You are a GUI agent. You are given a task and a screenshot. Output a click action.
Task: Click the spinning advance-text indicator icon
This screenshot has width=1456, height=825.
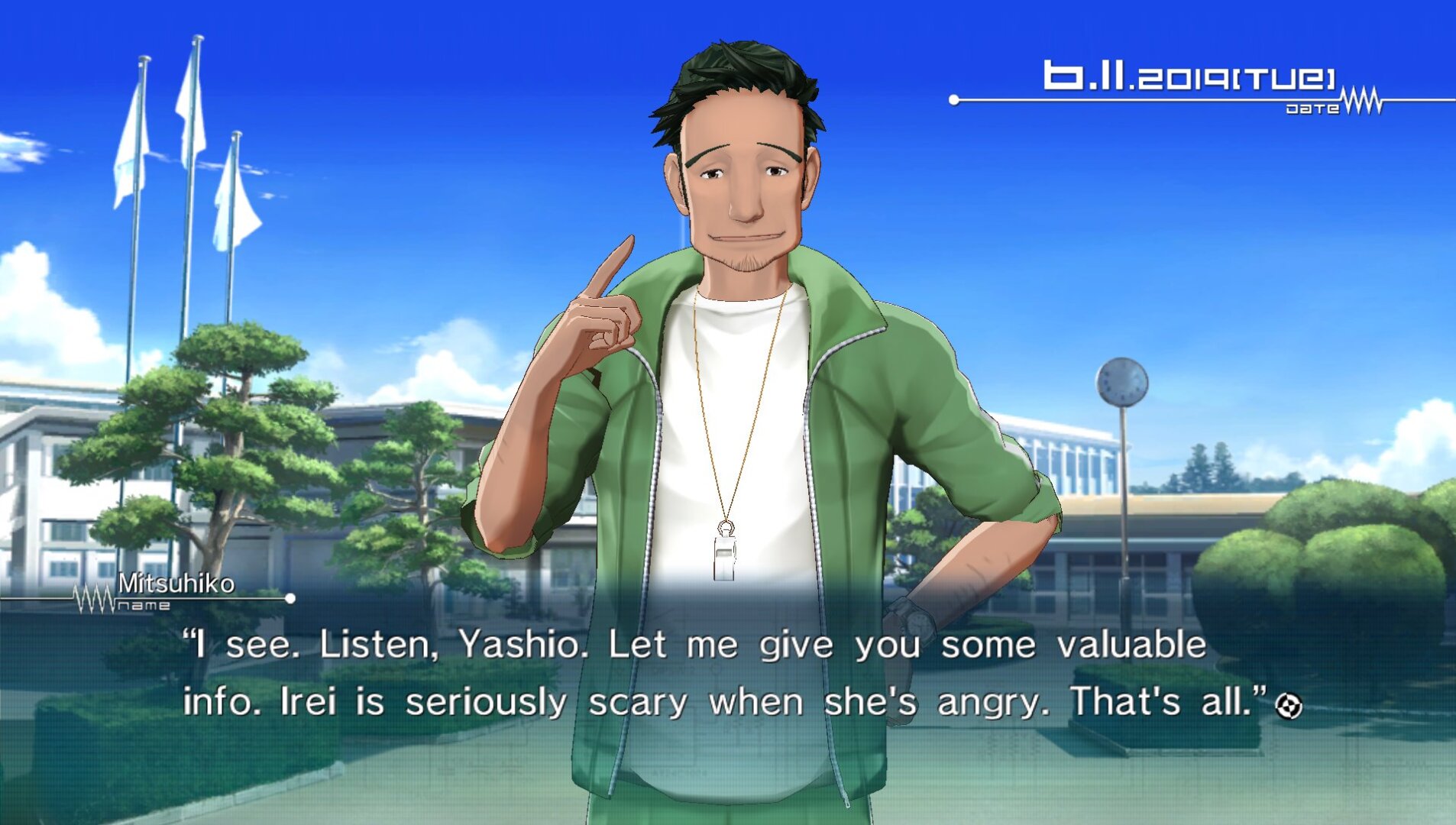click(x=1289, y=705)
